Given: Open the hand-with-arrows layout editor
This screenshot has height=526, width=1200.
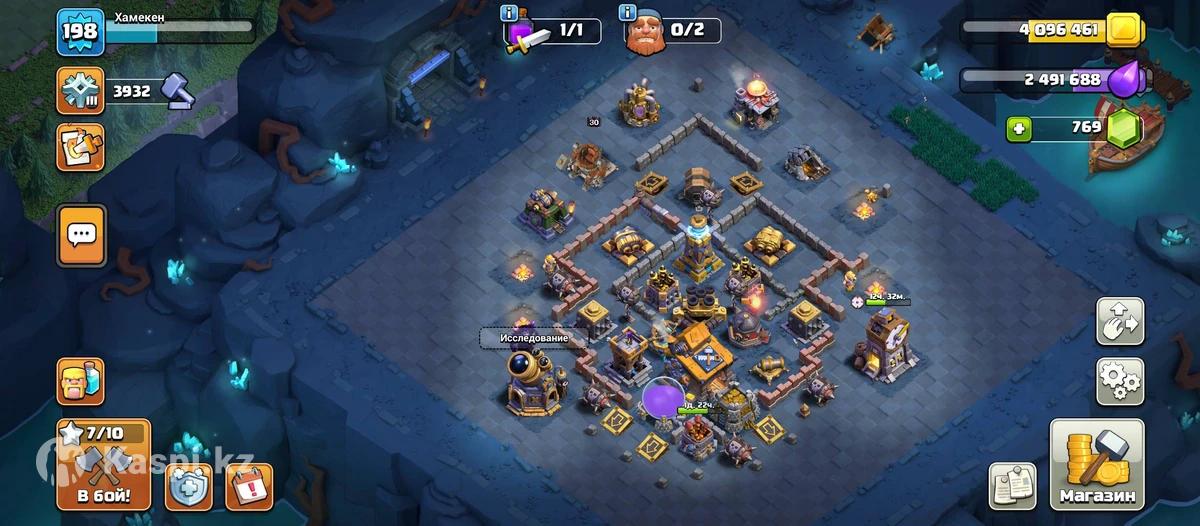Looking at the screenshot, I should (x=1119, y=322).
